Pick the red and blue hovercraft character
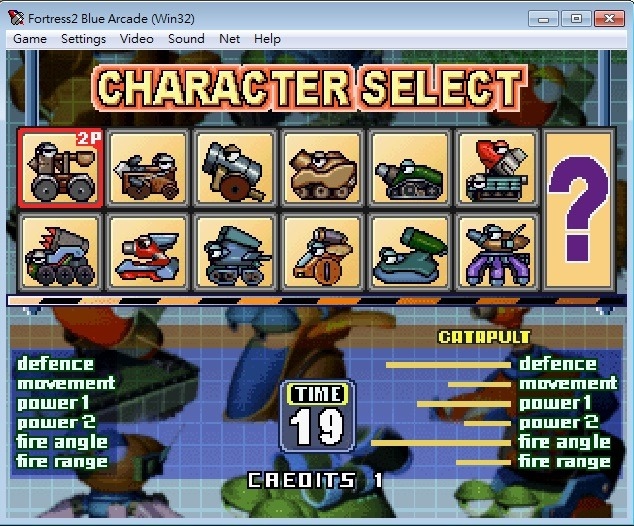The width and height of the screenshot is (634, 526). (147, 253)
